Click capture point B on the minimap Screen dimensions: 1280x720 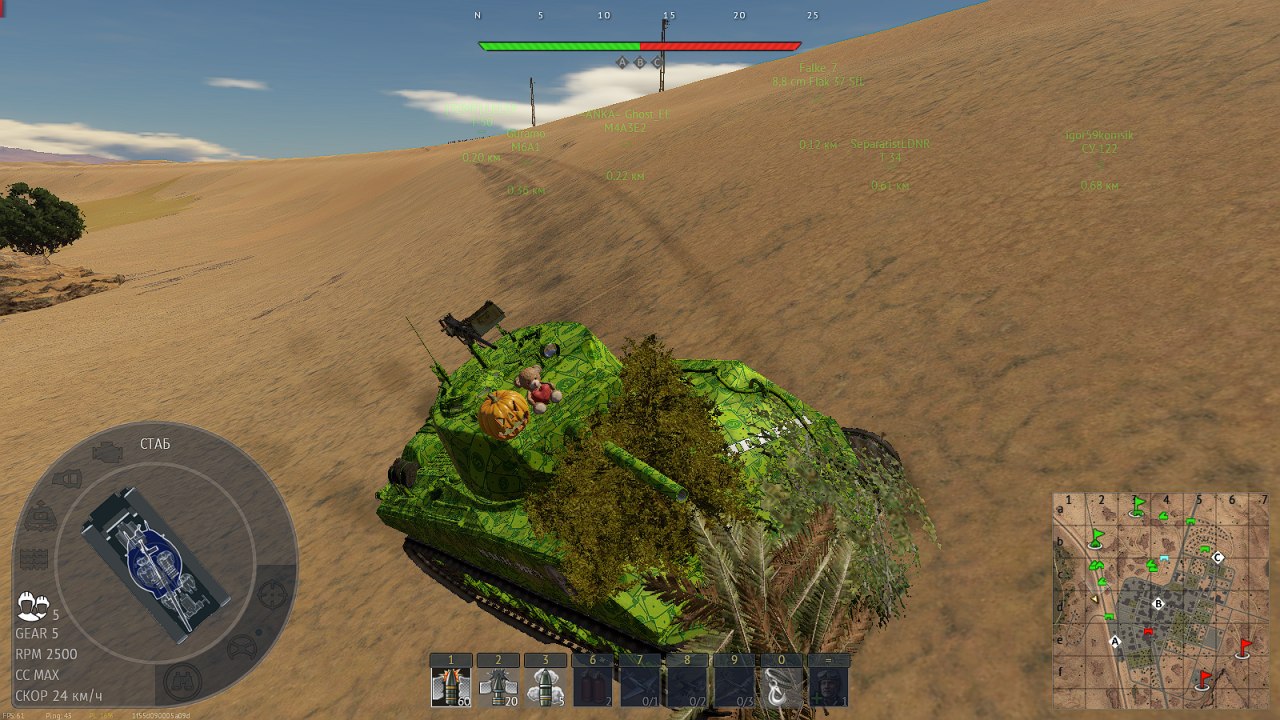pyautogui.click(x=1158, y=604)
